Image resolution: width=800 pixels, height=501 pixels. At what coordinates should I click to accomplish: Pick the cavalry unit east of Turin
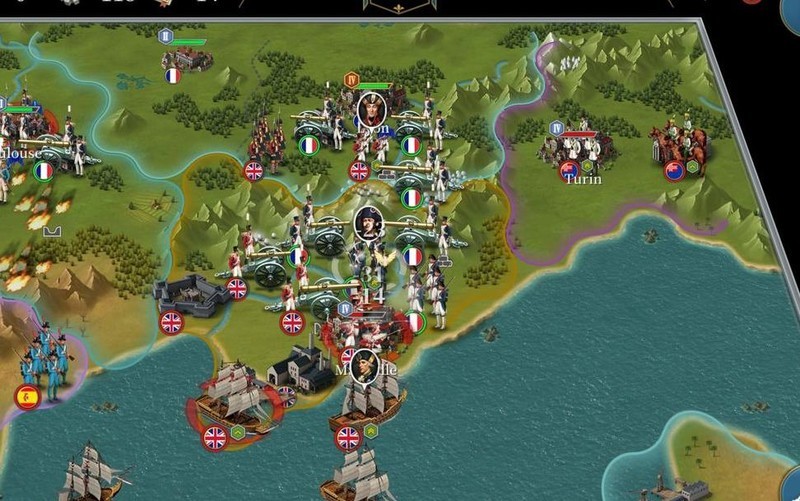point(683,145)
